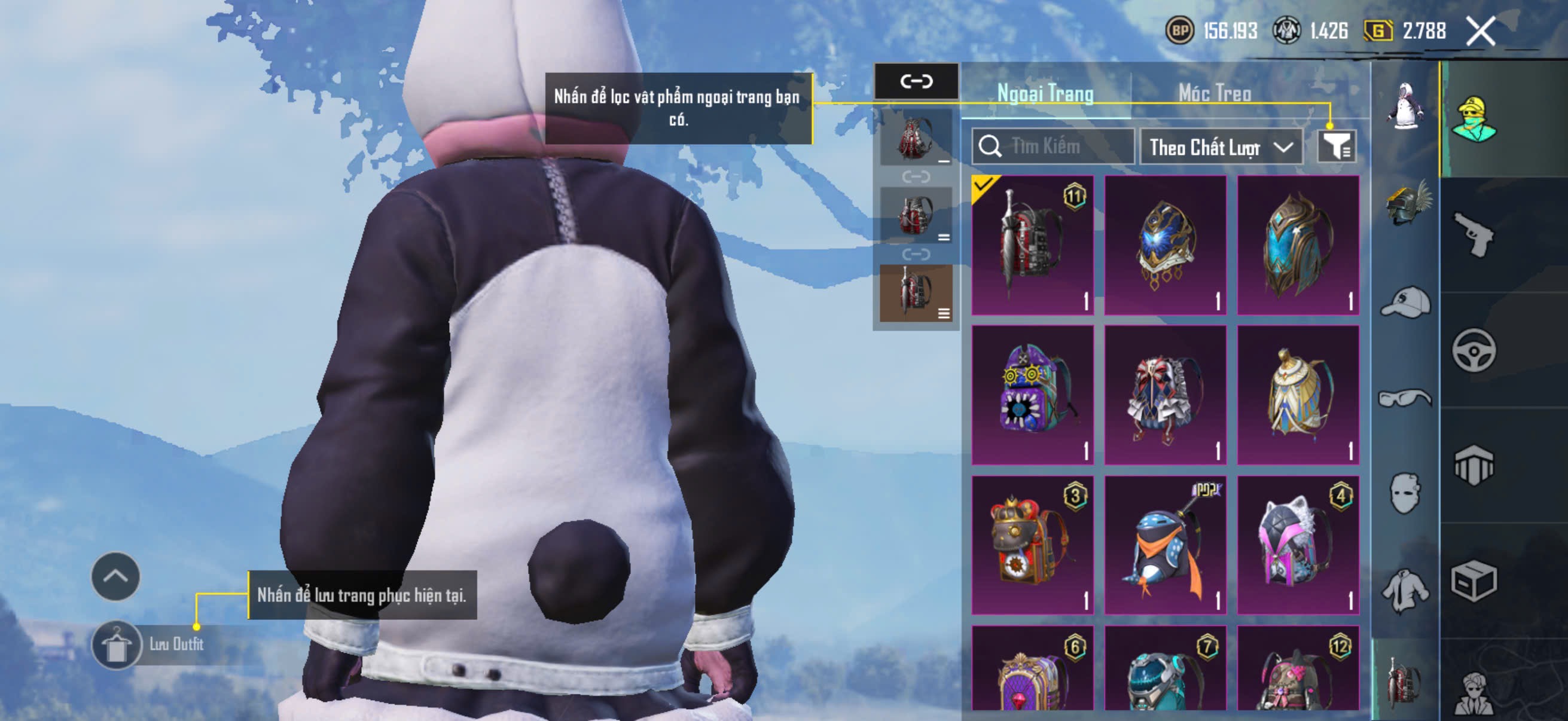The image size is (1568, 721).
Task: Open the cap headwear category
Action: click(x=1405, y=302)
